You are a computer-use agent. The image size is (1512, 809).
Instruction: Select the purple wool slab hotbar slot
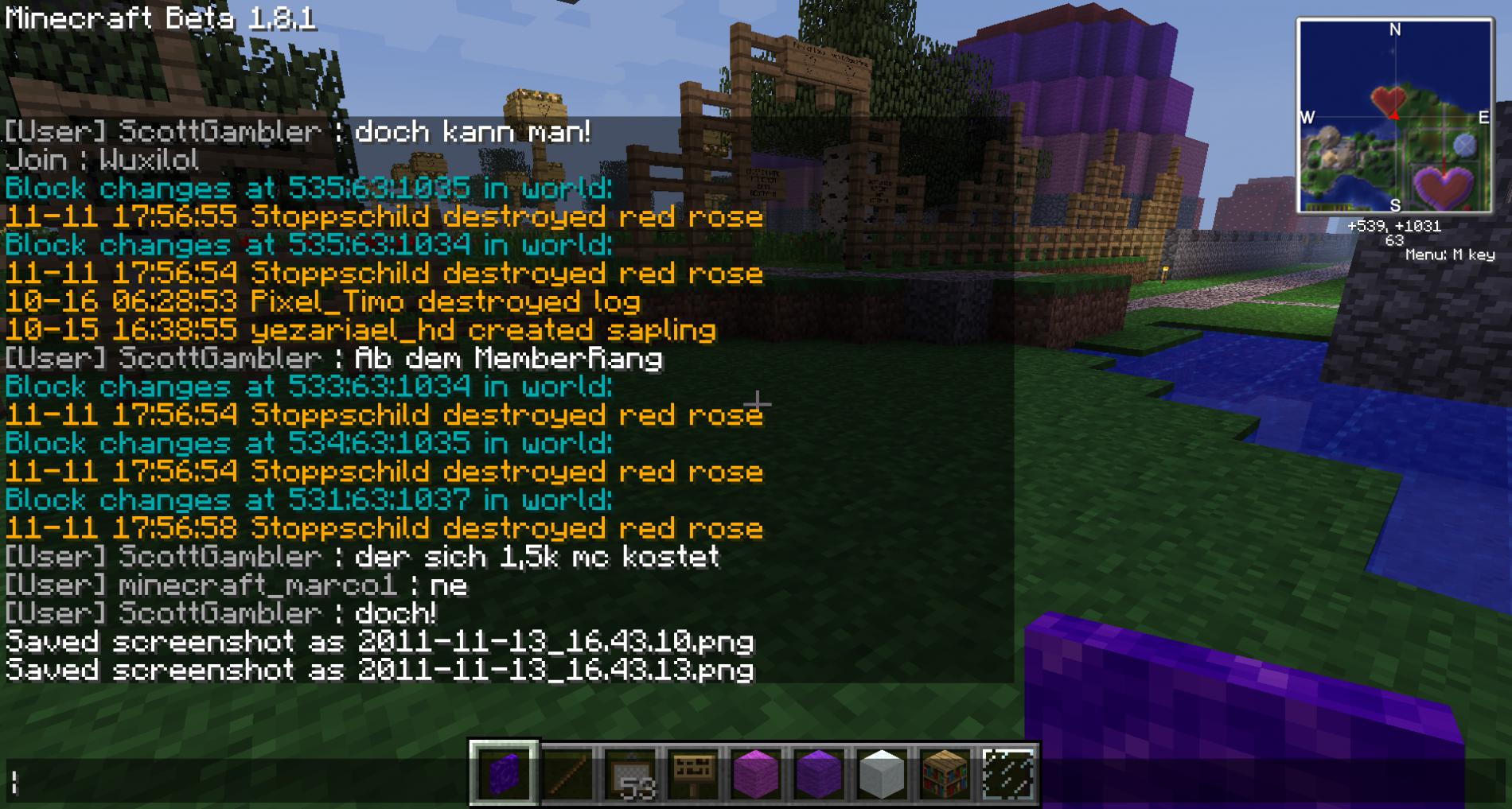[504, 773]
